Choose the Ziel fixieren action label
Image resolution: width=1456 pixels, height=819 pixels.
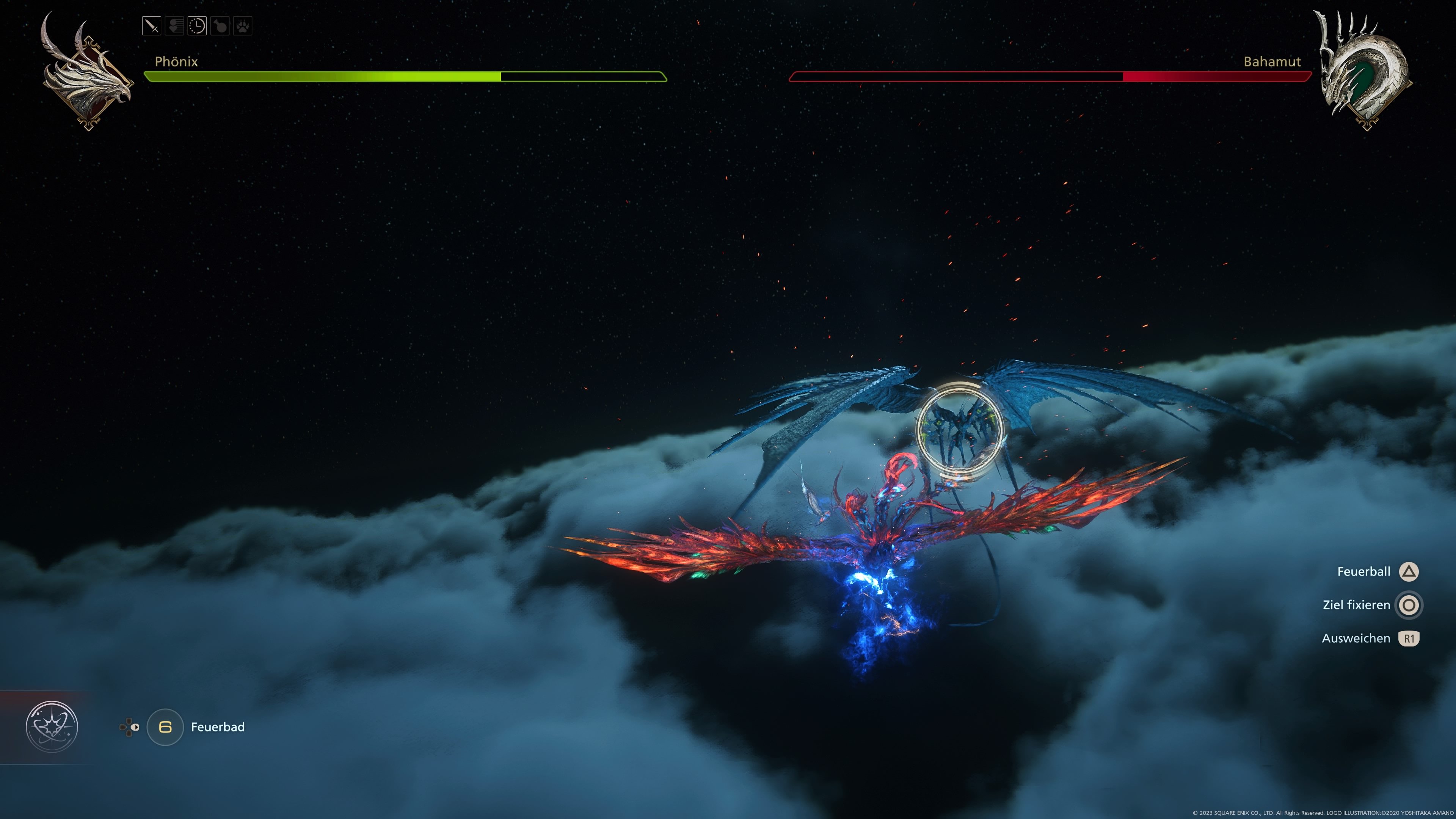[1356, 606]
